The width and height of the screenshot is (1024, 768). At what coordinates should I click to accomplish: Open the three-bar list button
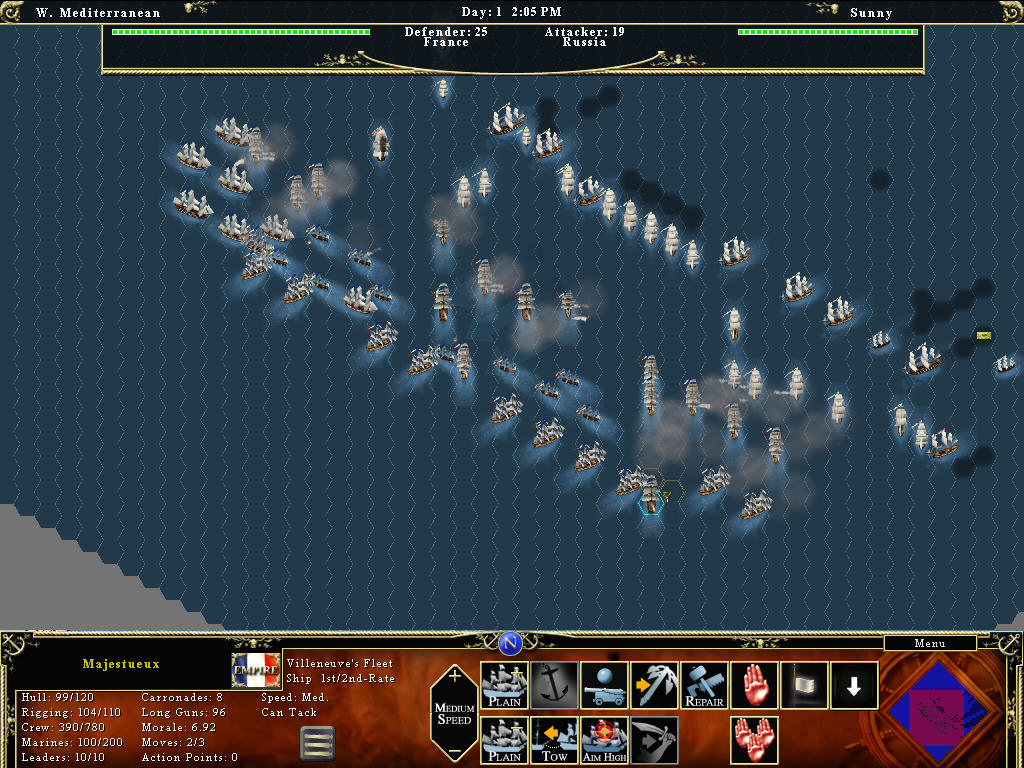[317, 743]
